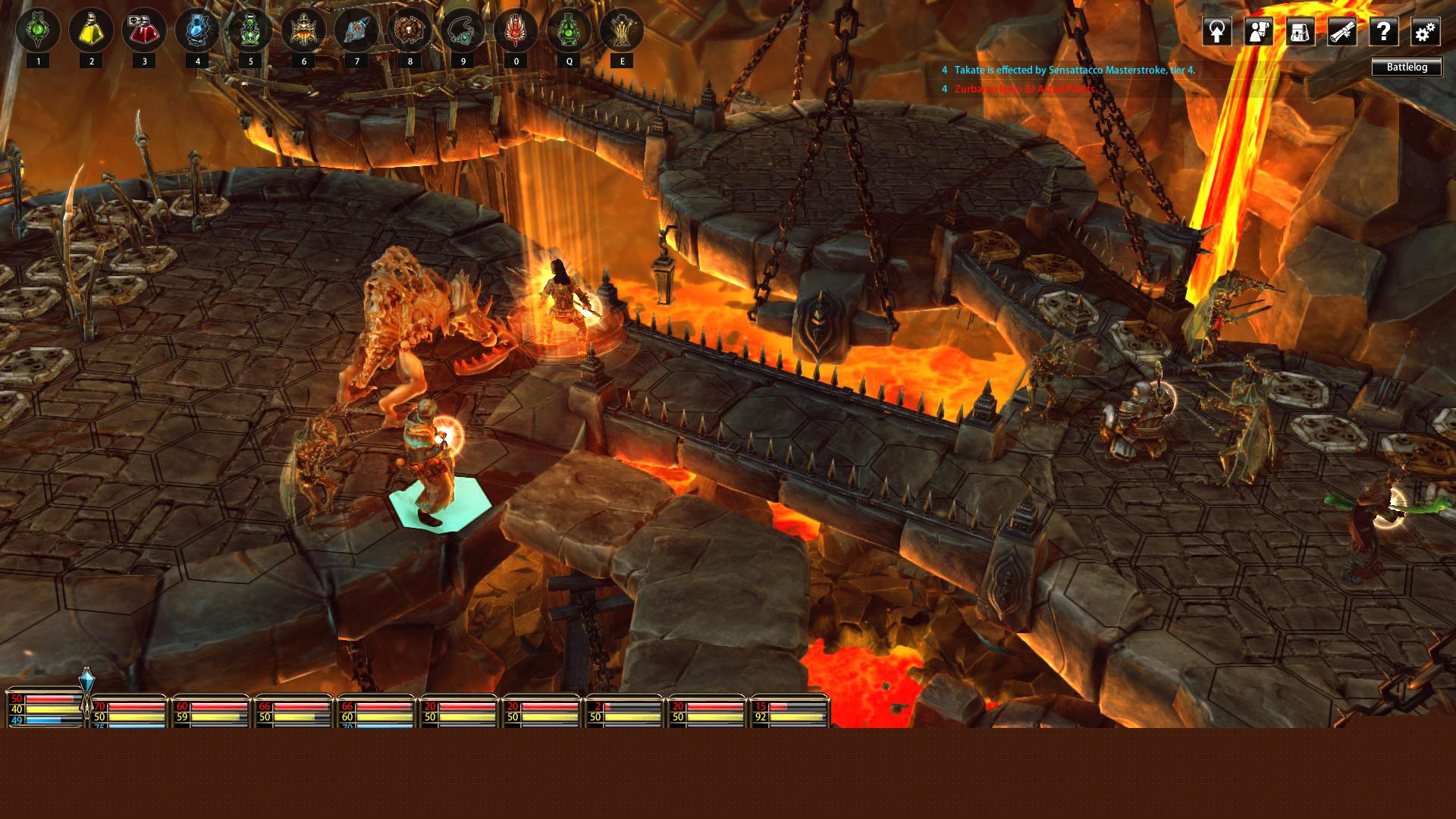The image size is (1456, 819).
Task: Click the circle-with-up-arrow button
Action: click(1217, 32)
